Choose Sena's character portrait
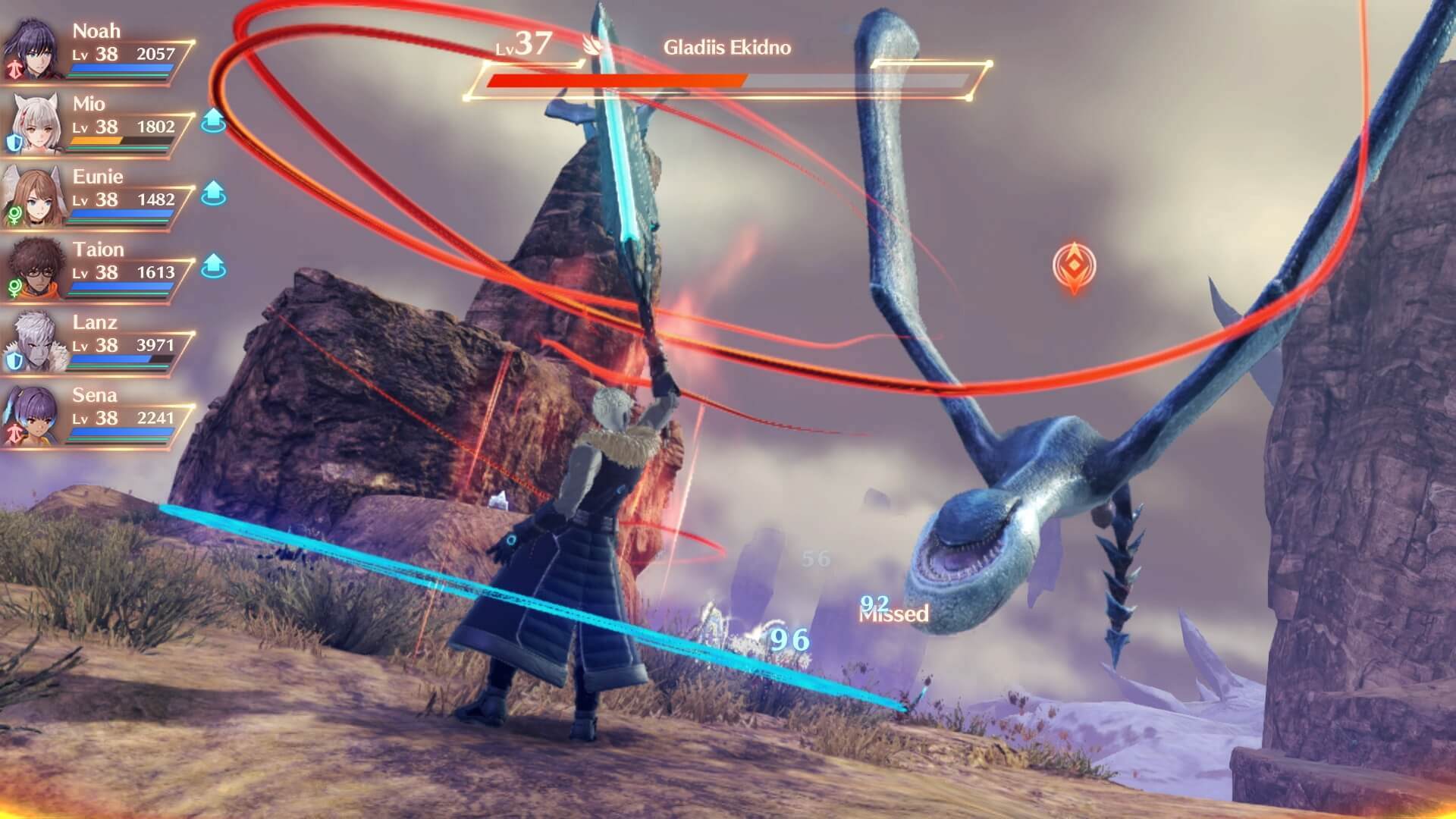Screen dimensions: 1456x819 coord(33,414)
